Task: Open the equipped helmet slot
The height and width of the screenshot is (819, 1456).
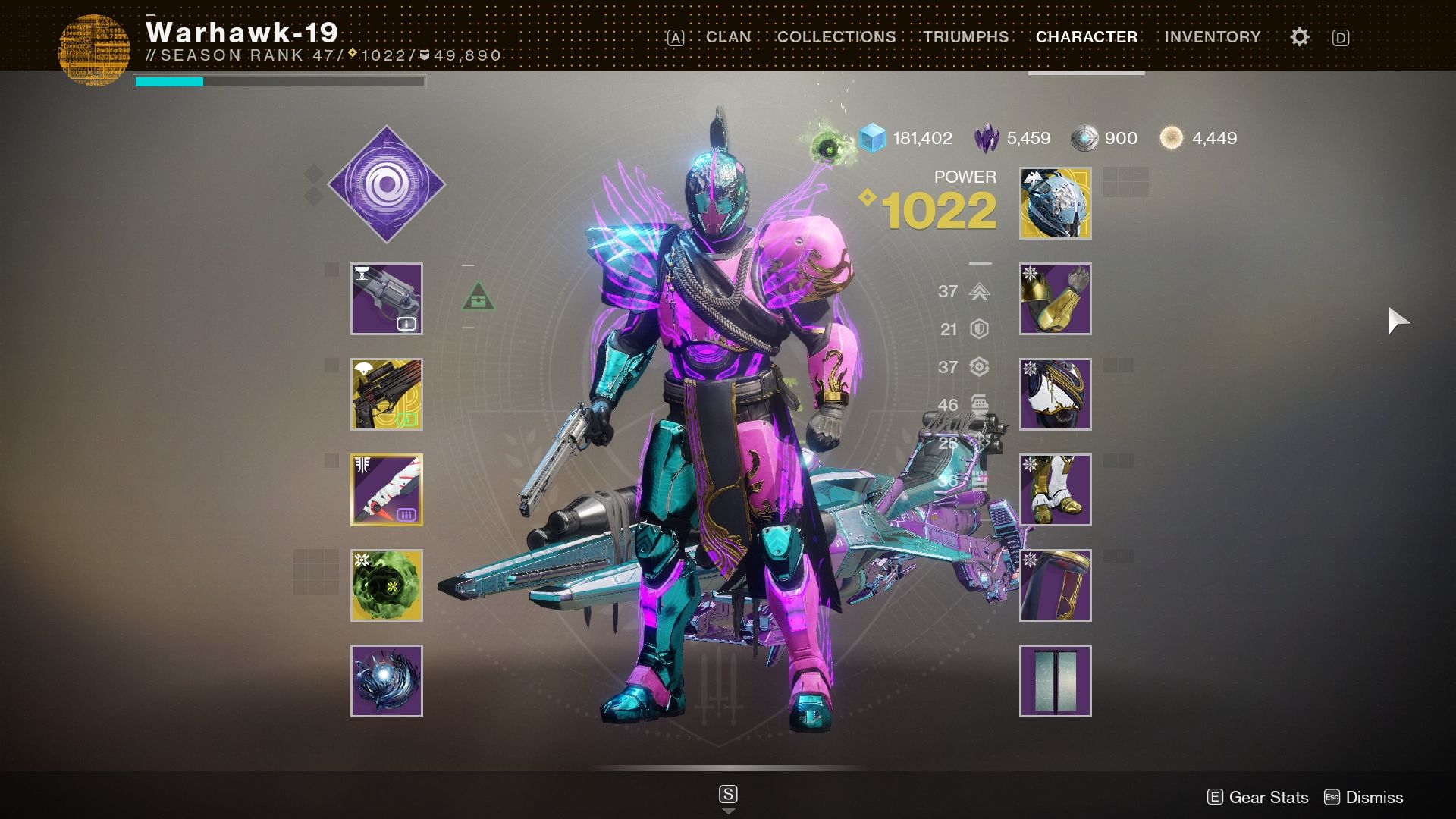Action: click(1055, 203)
